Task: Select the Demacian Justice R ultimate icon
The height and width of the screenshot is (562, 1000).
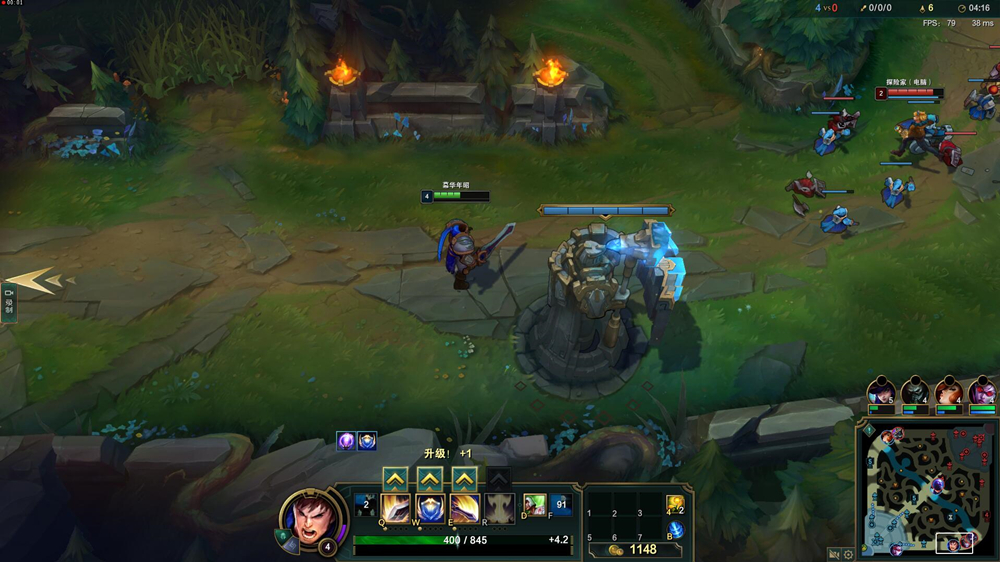Action: tap(499, 508)
